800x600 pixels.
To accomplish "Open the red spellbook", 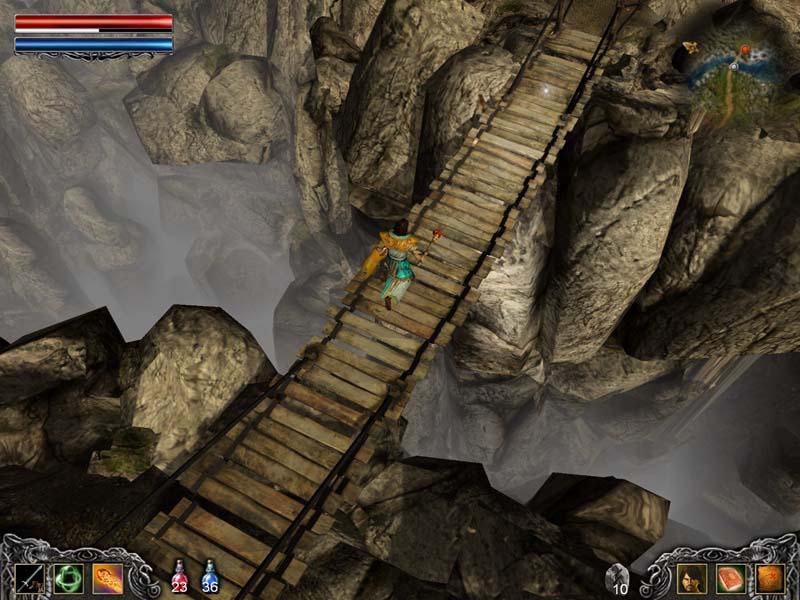I will (730, 577).
